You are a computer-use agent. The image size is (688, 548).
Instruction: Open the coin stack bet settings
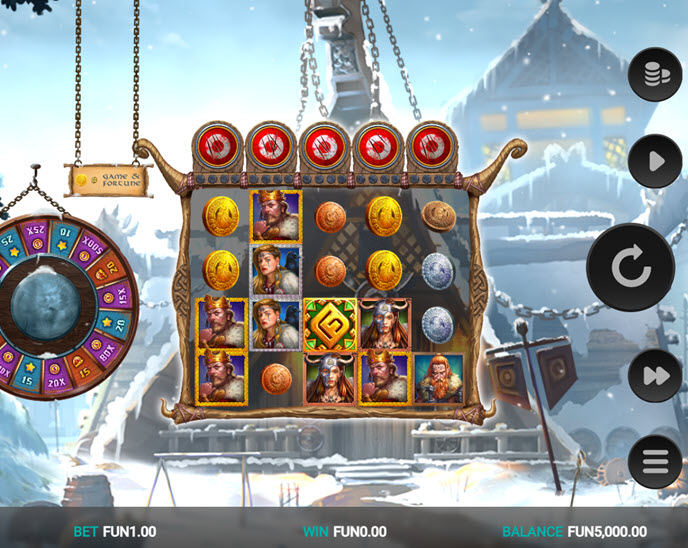coord(655,75)
